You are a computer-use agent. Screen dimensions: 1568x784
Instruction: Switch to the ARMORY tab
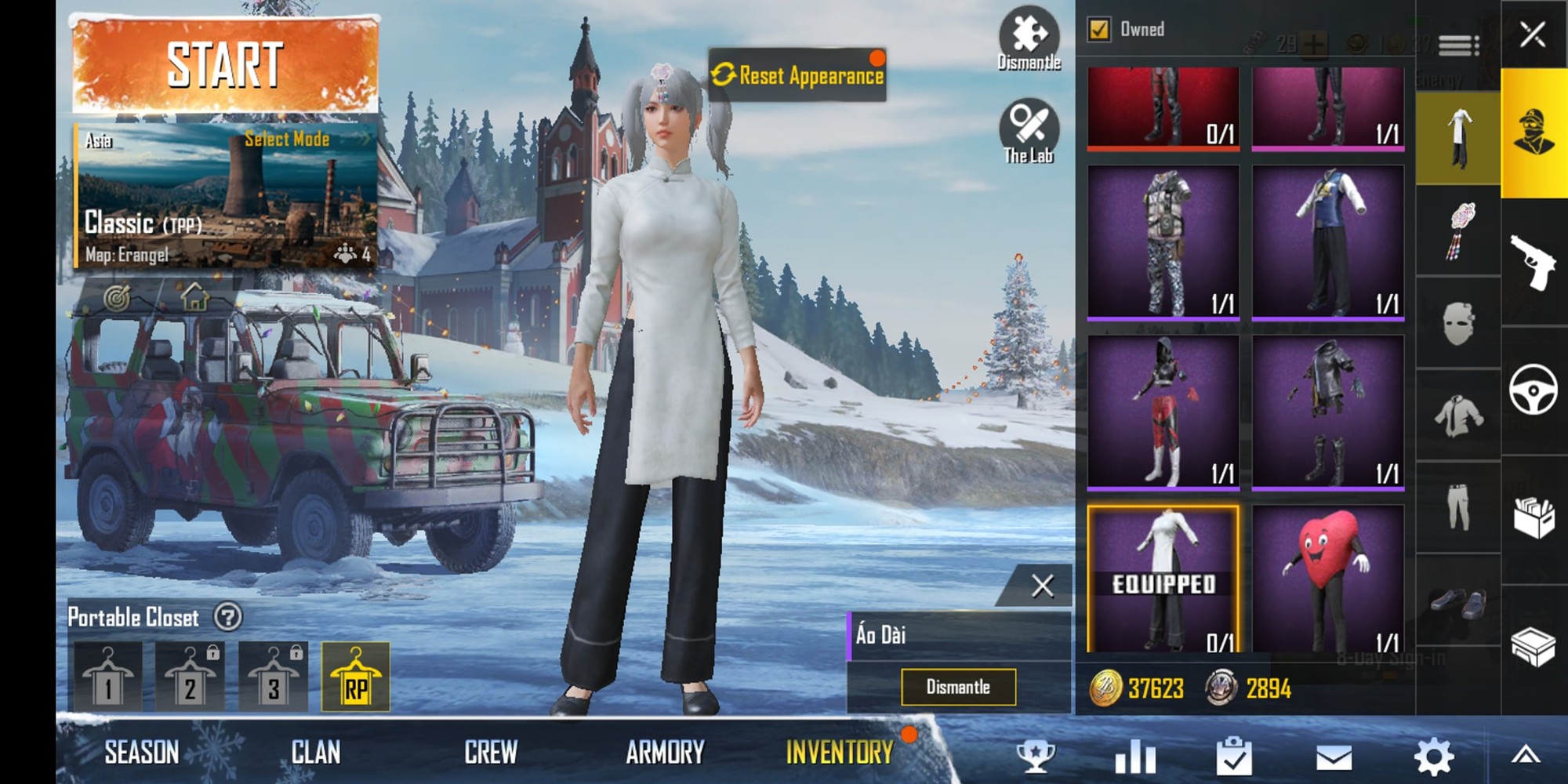click(x=666, y=751)
